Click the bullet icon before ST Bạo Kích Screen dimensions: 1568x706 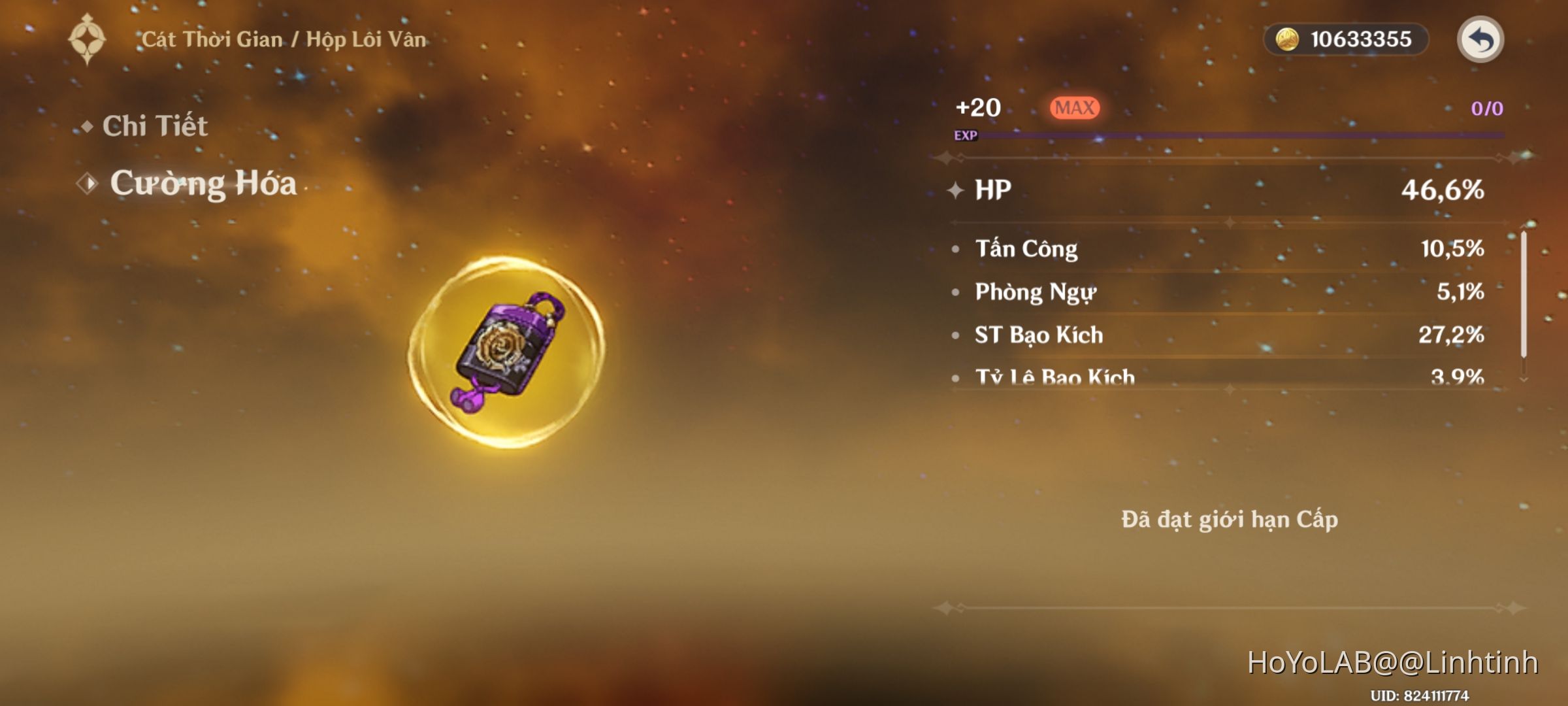pyautogui.click(x=957, y=335)
